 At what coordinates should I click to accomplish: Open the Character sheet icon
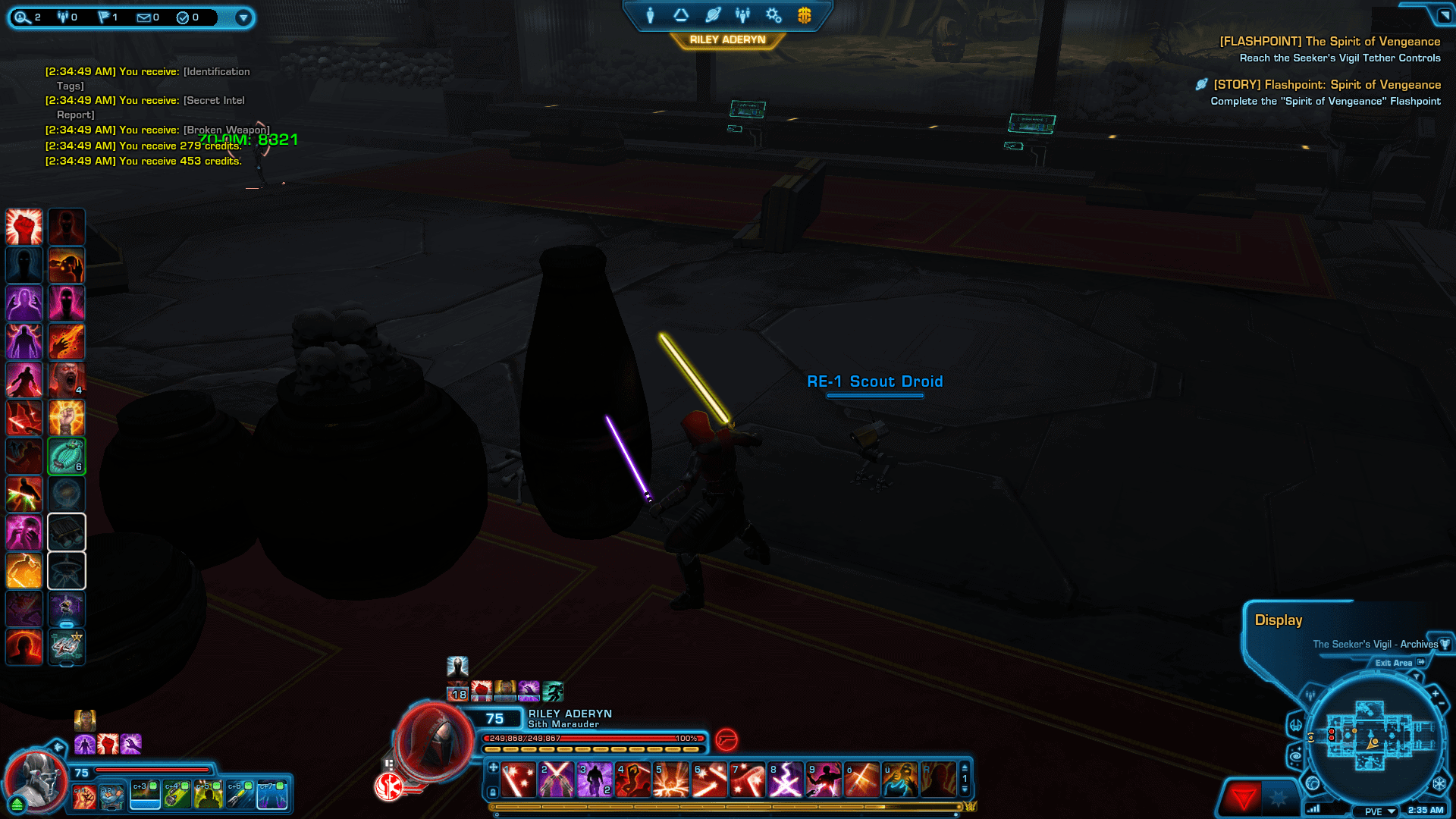click(x=651, y=14)
